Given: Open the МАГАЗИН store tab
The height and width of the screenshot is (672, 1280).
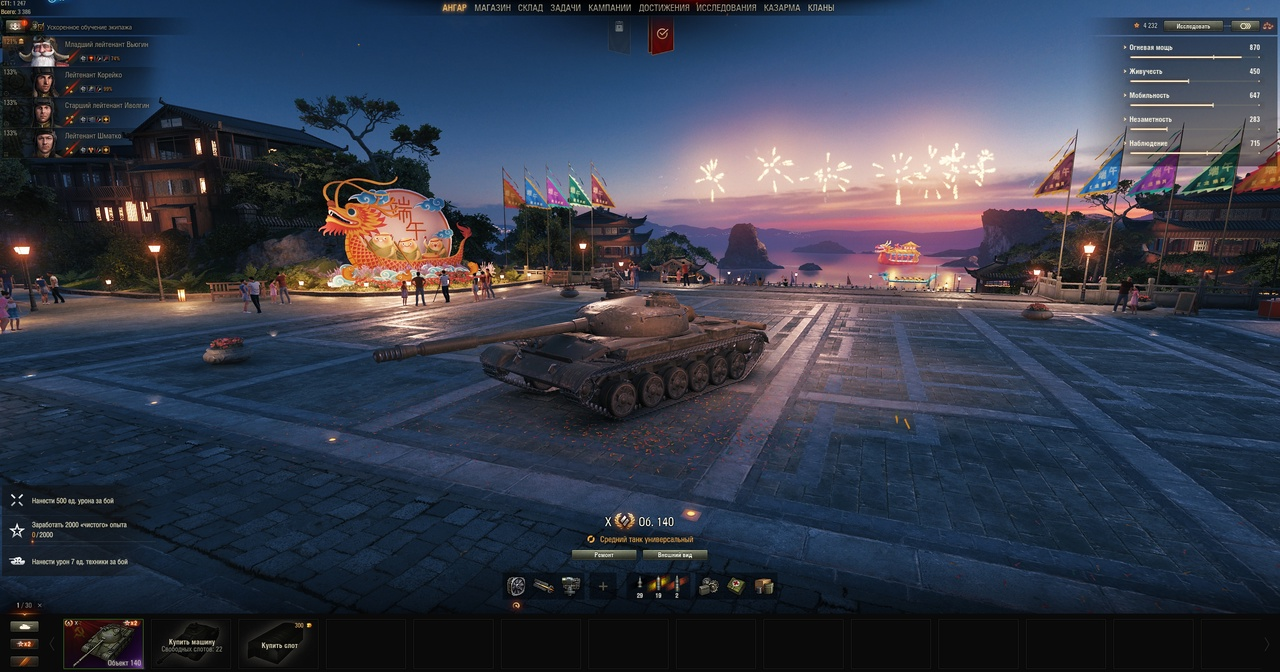Looking at the screenshot, I should click(x=492, y=8).
